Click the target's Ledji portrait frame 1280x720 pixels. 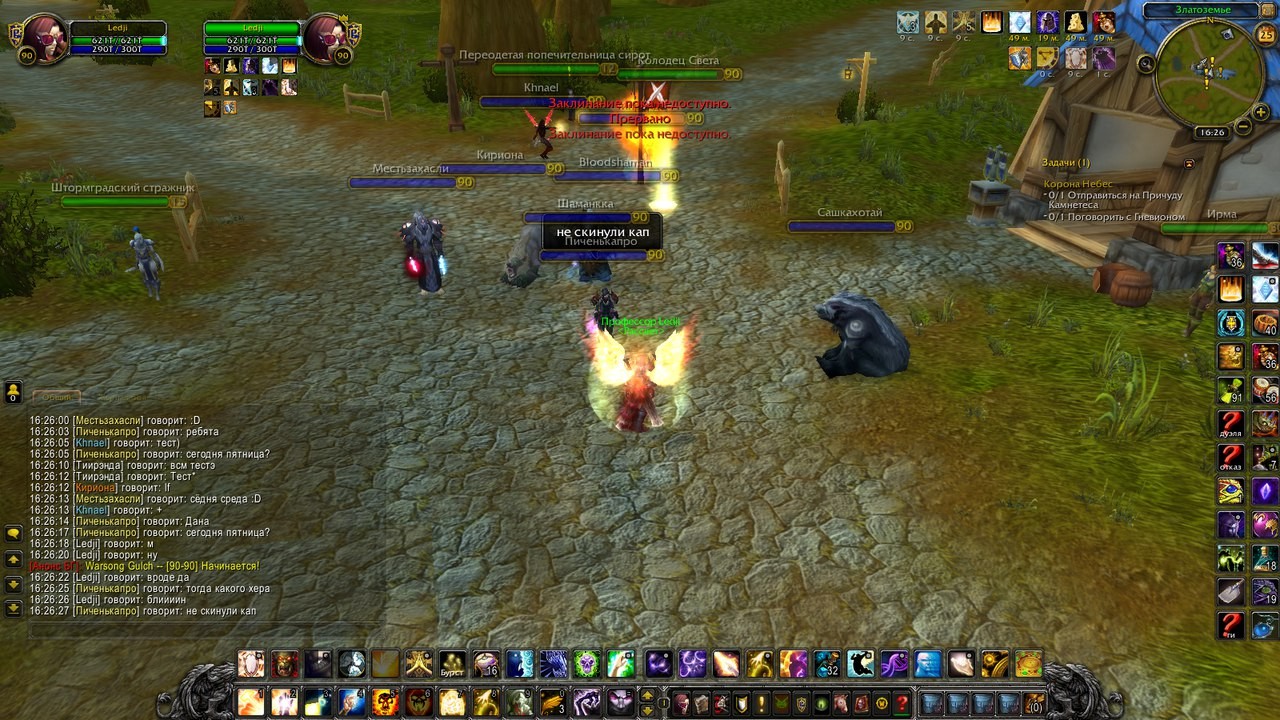324,39
